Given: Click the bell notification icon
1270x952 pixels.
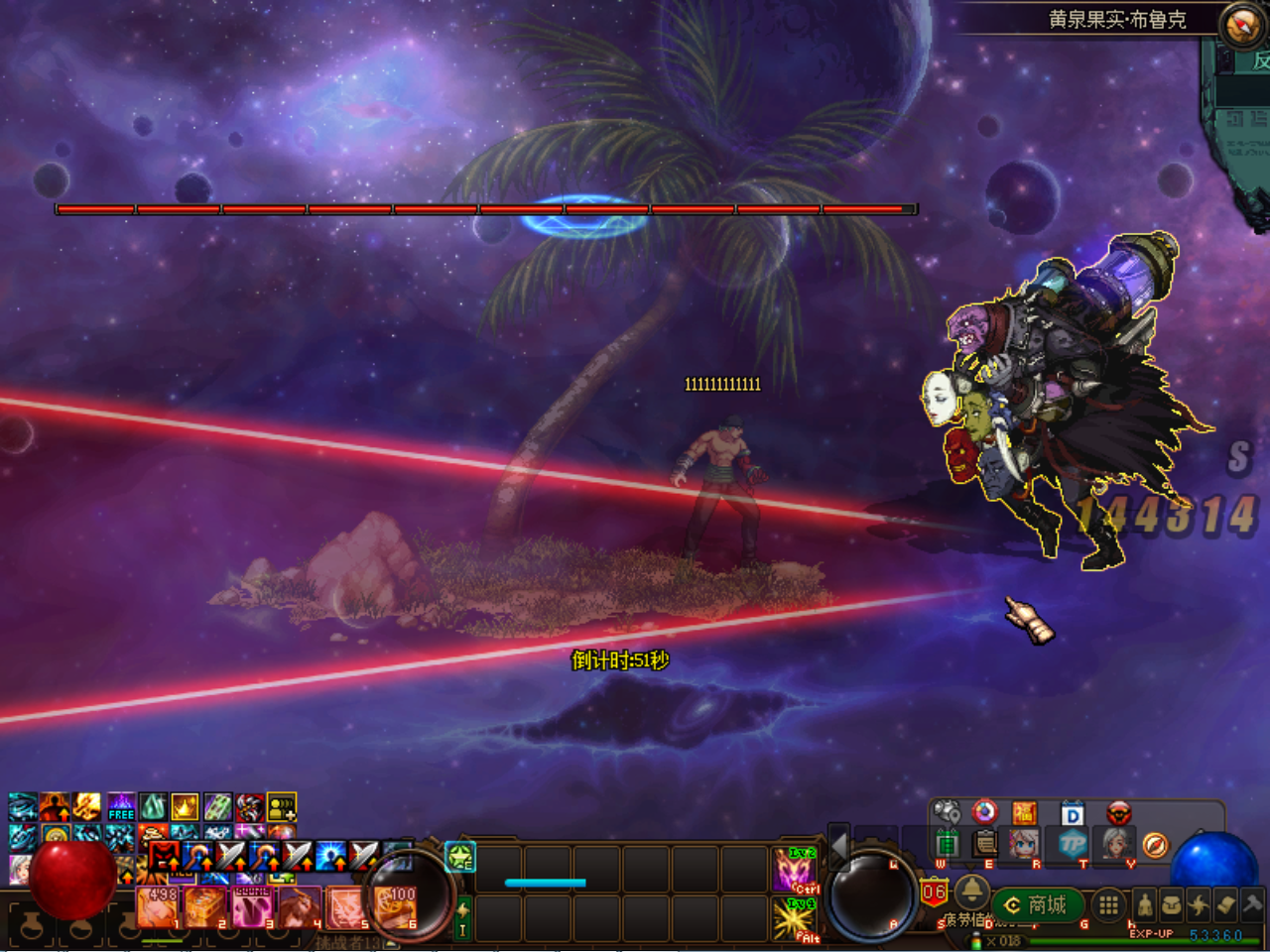Looking at the screenshot, I should click(973, 895).
